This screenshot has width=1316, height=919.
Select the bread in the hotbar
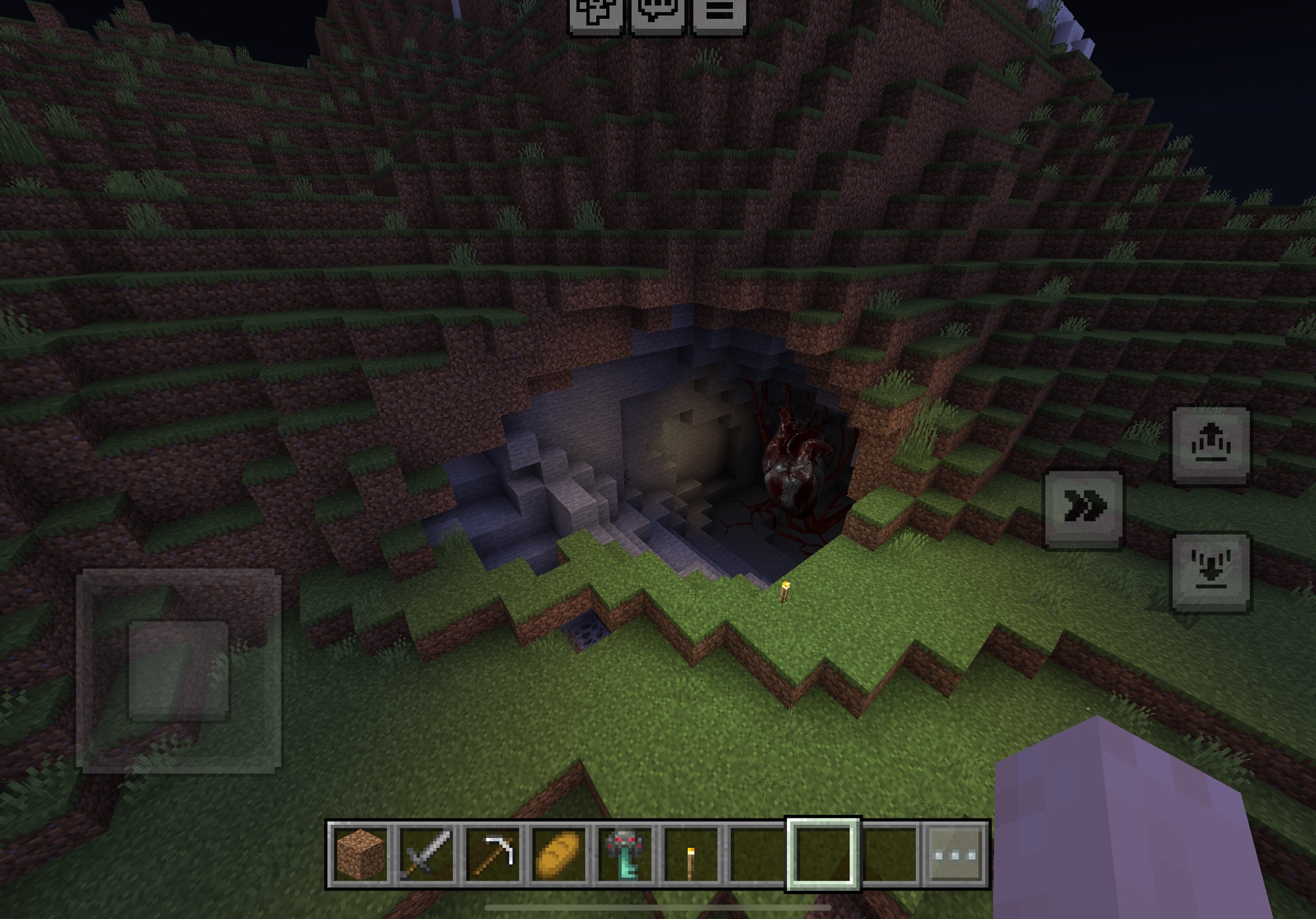coord(559,854)
